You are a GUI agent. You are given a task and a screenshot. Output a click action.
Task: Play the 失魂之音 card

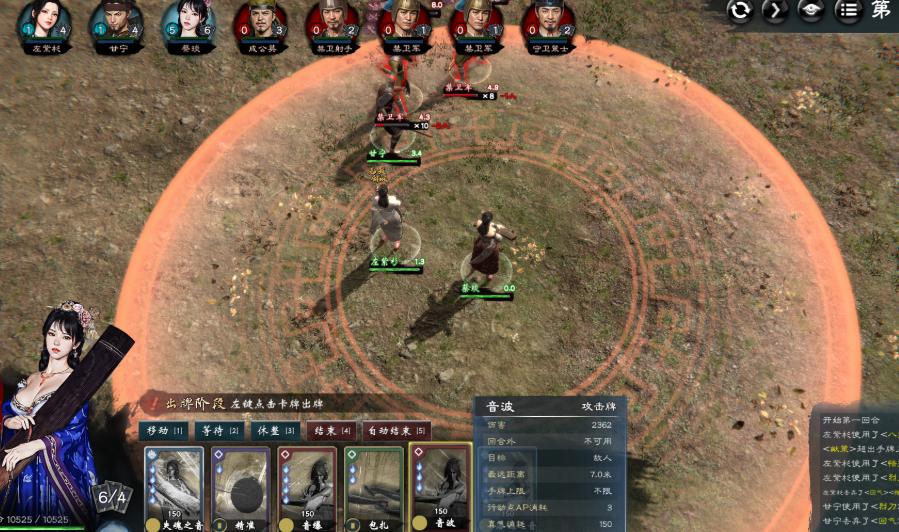[x=174, y=488]
